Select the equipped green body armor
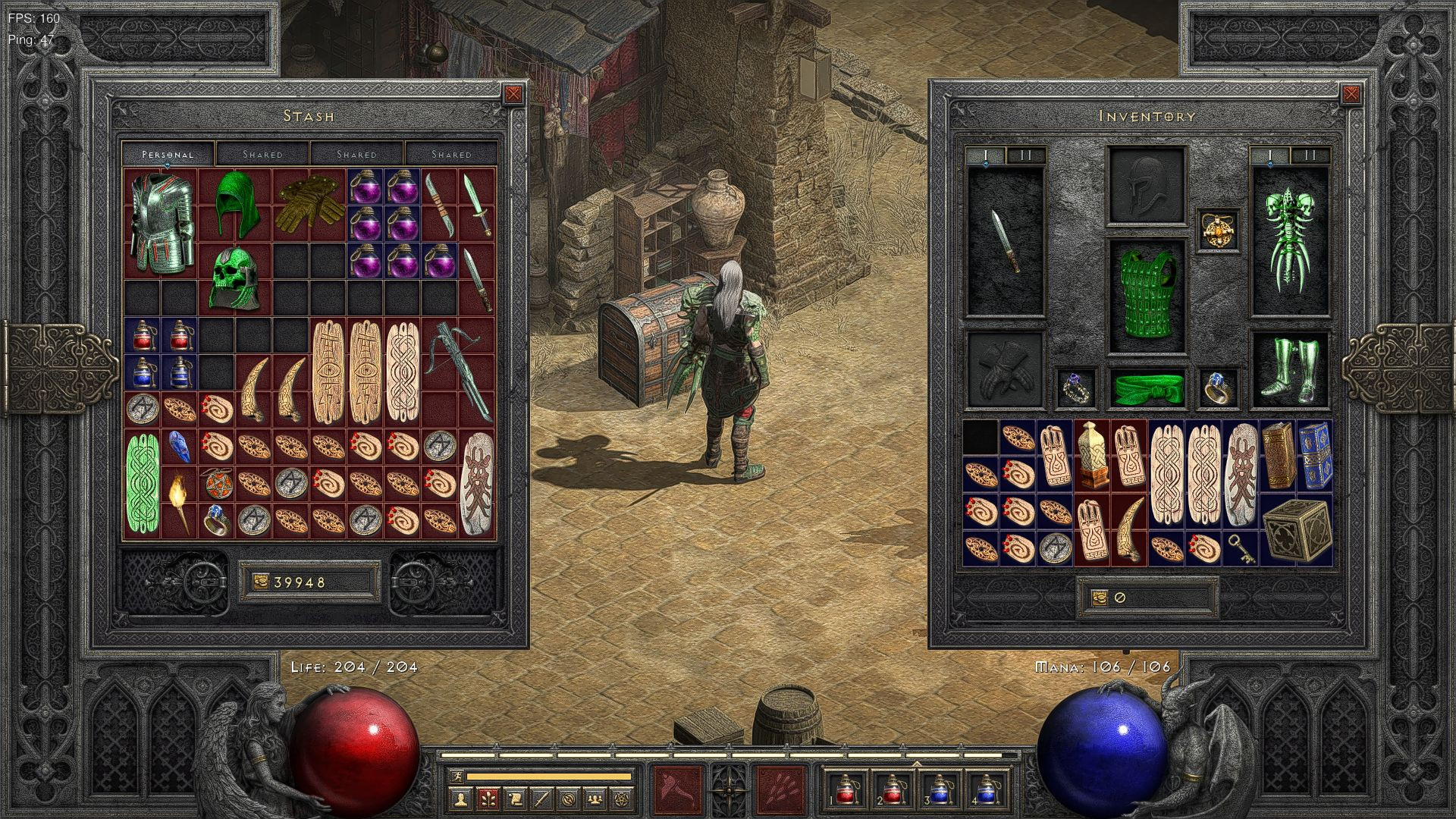 [x=1146, y=296]
